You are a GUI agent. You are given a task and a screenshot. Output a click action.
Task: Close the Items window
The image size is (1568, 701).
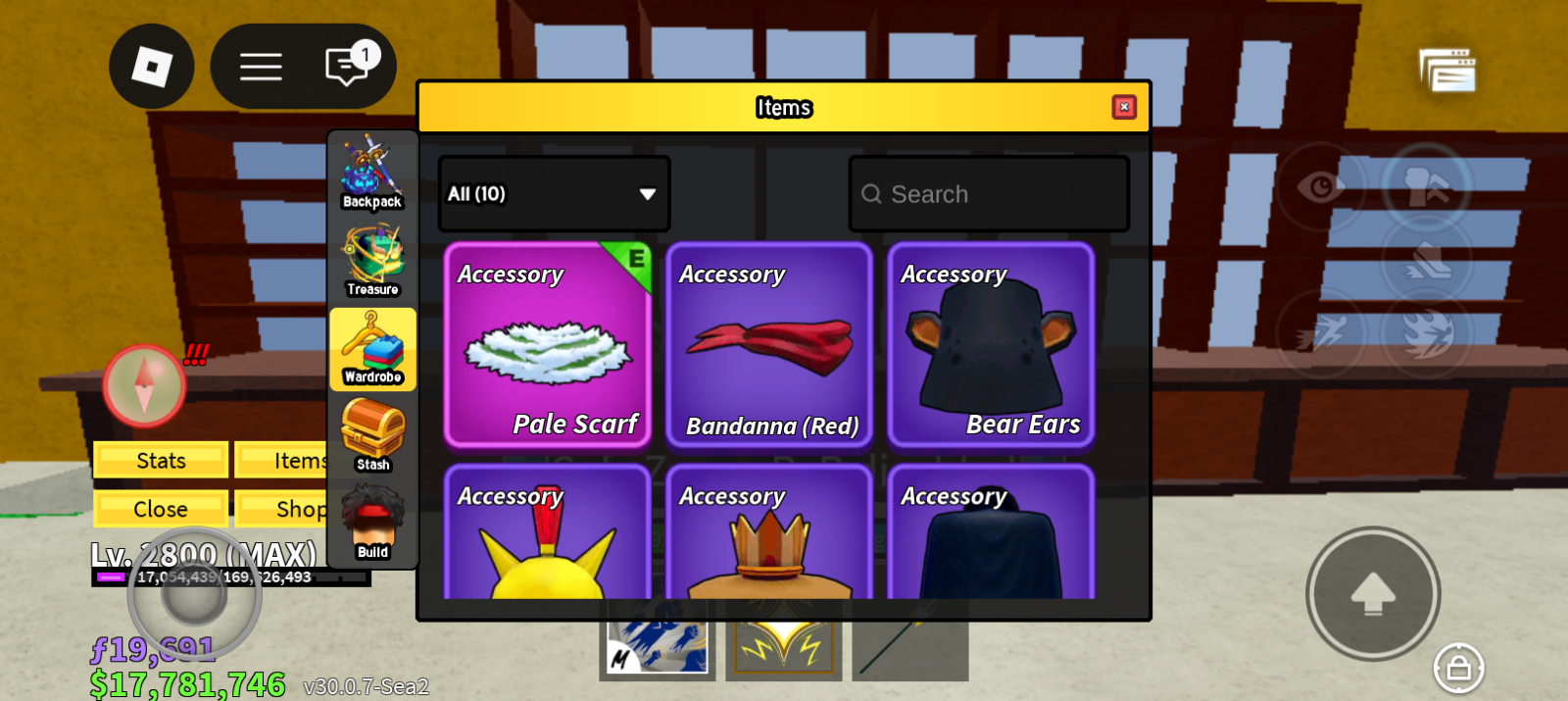tap(1124, 107)
